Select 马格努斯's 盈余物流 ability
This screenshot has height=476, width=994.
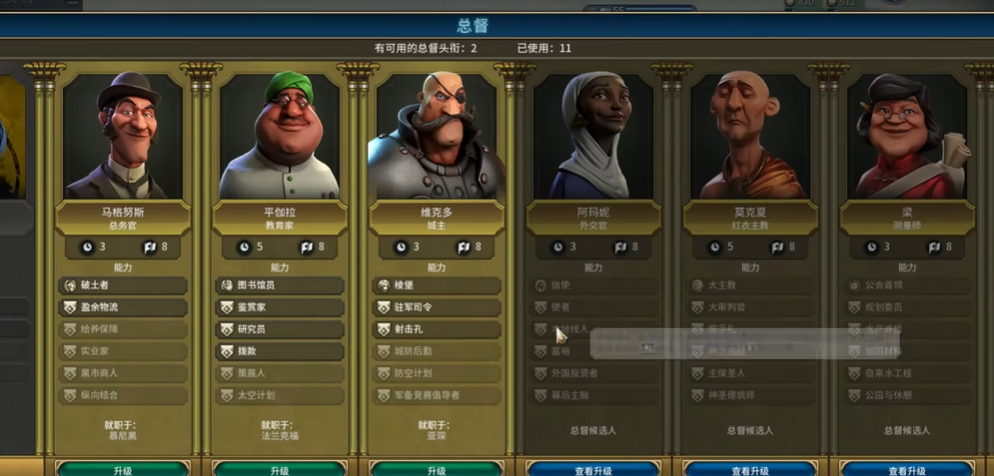pyautogui.click(x=123, y=307)
